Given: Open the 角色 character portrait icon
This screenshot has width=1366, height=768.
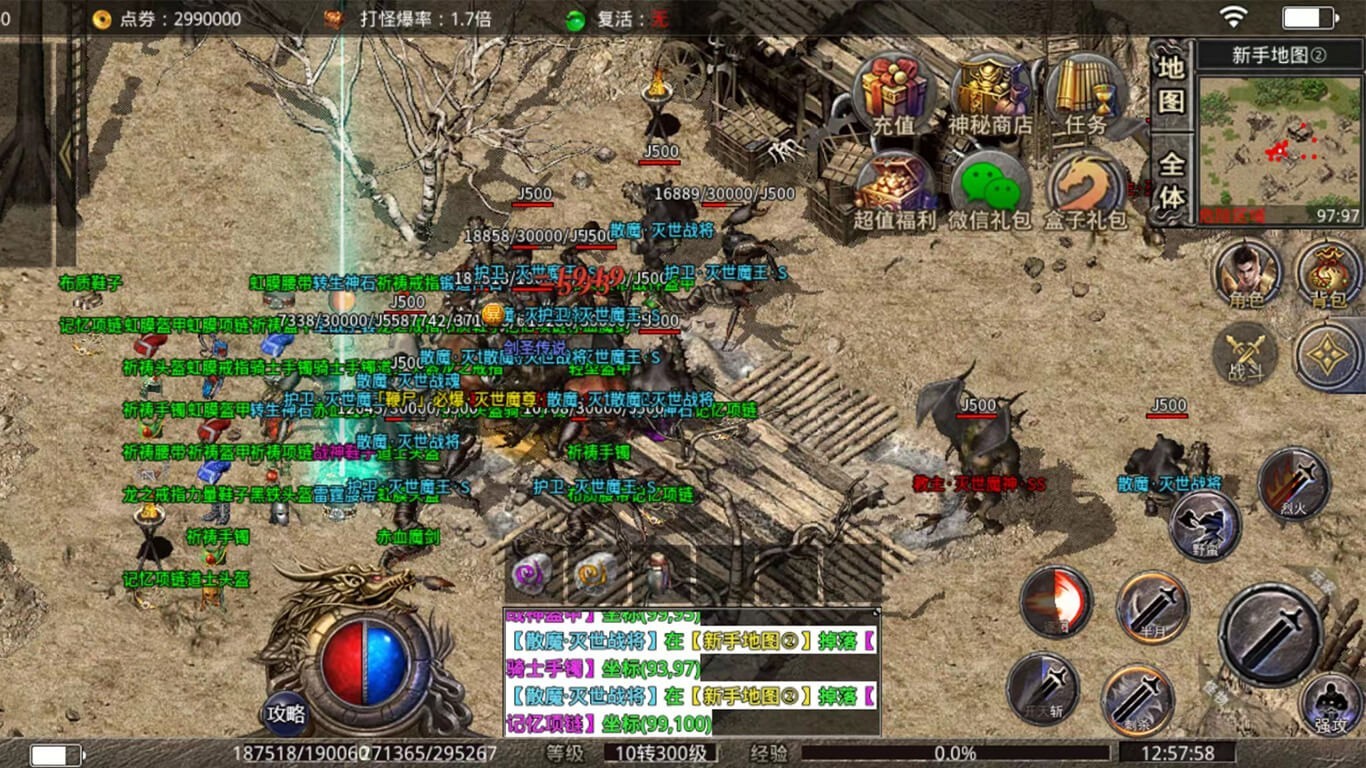Looking at the screenshot, I should click(x=1246, y=274).
